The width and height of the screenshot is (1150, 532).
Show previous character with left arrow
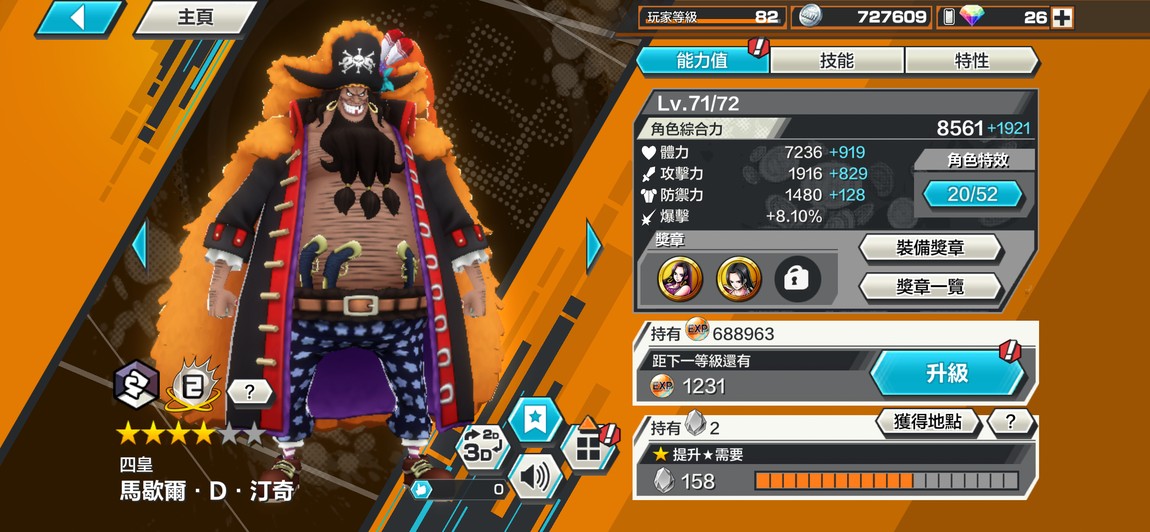(x=139, y=244)
